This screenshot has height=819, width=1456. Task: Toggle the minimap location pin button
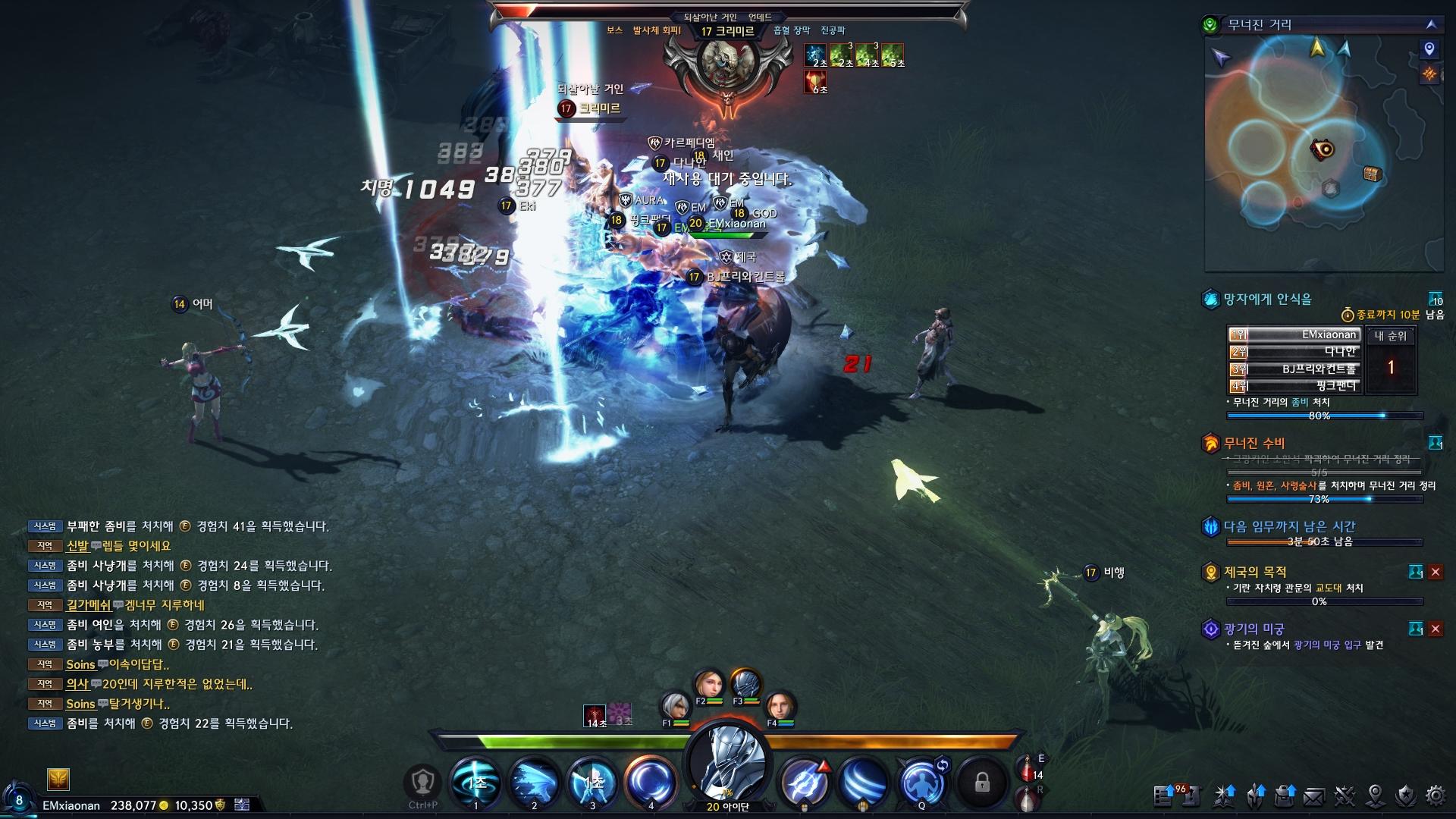1429,49
